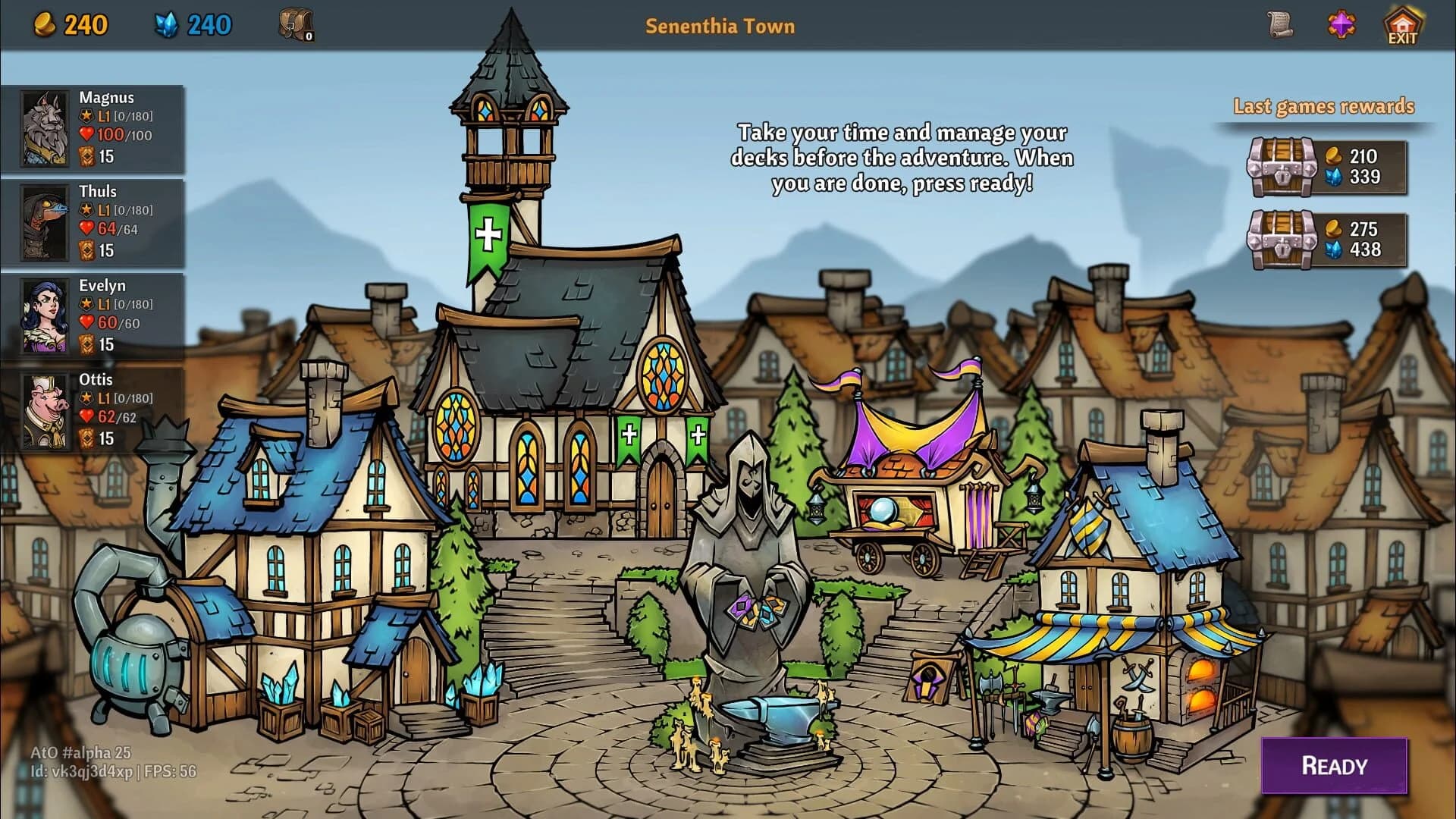Open the top reward chest showing 210 gold
The height and width of the screenshot is (819, 1456).
1283,165
